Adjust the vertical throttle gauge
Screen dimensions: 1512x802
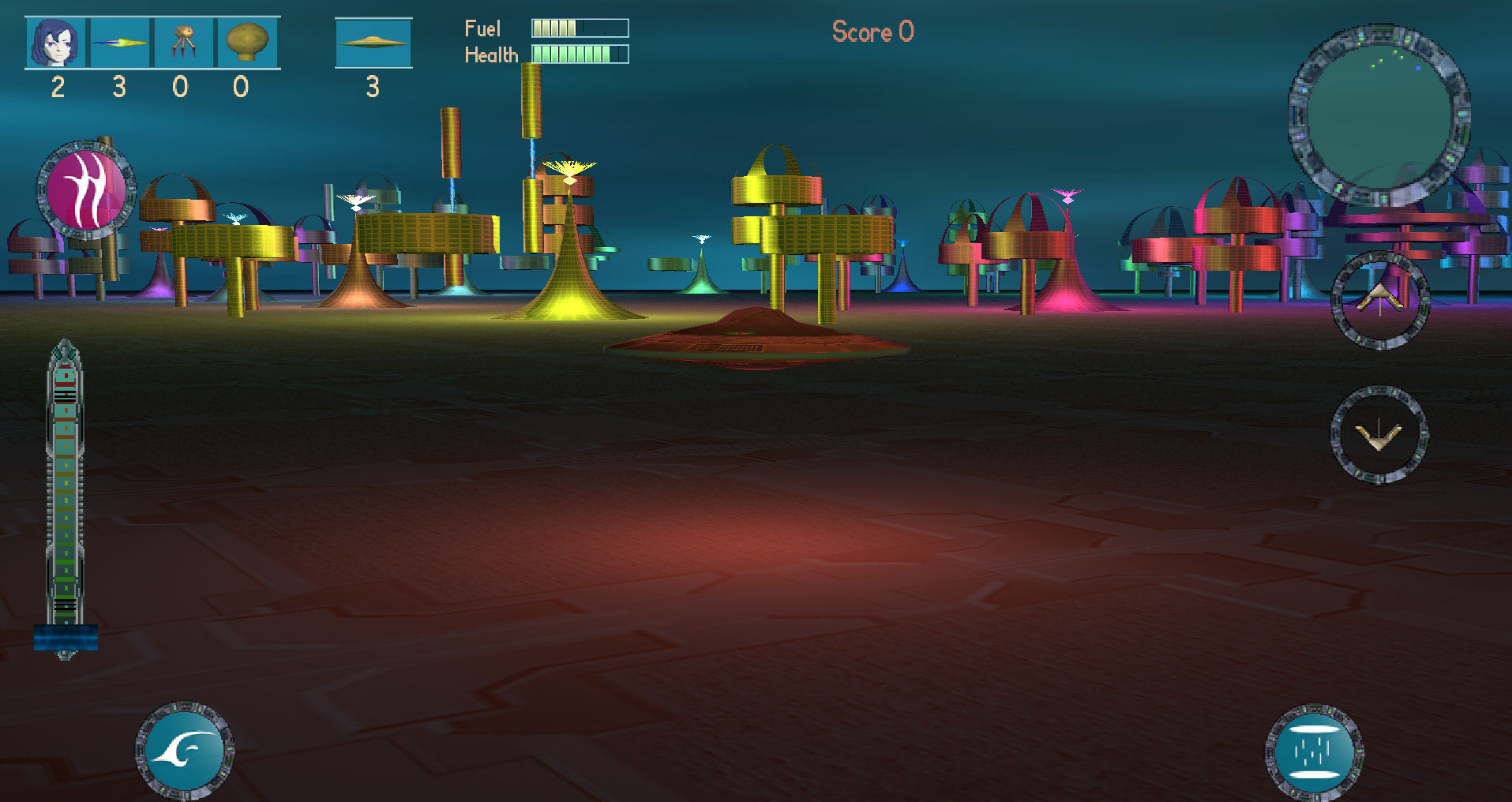tap(66, 497)
